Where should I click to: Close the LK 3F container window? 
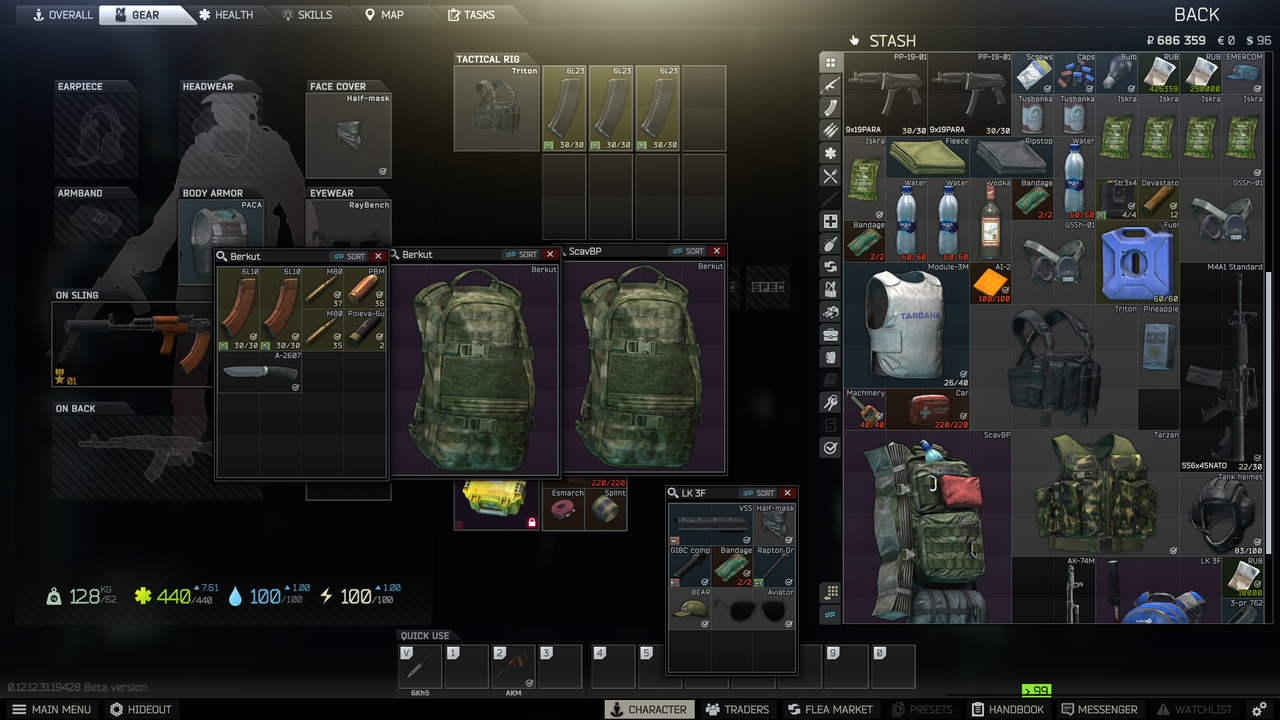[788, 493]
